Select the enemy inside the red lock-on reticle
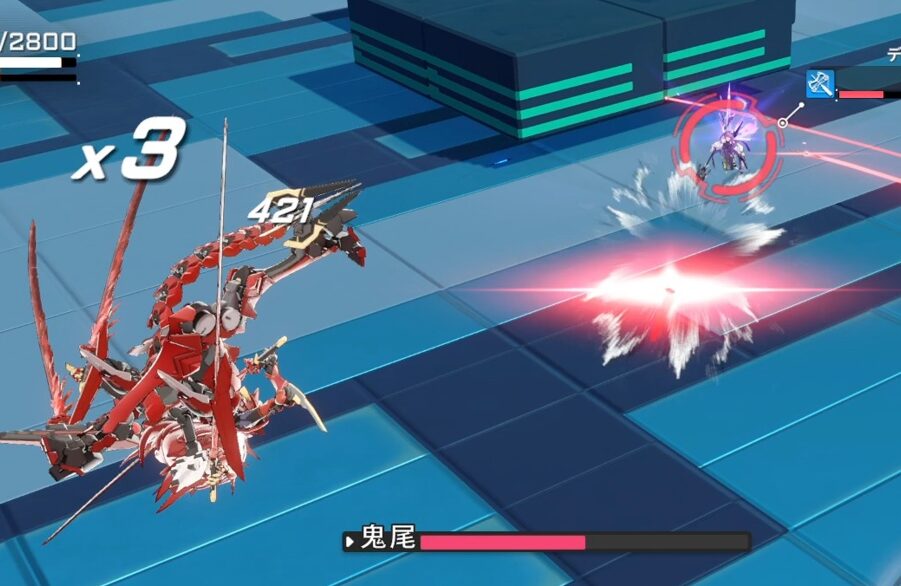The height and width of the screenshot is (586, 901). coord(727,143)
